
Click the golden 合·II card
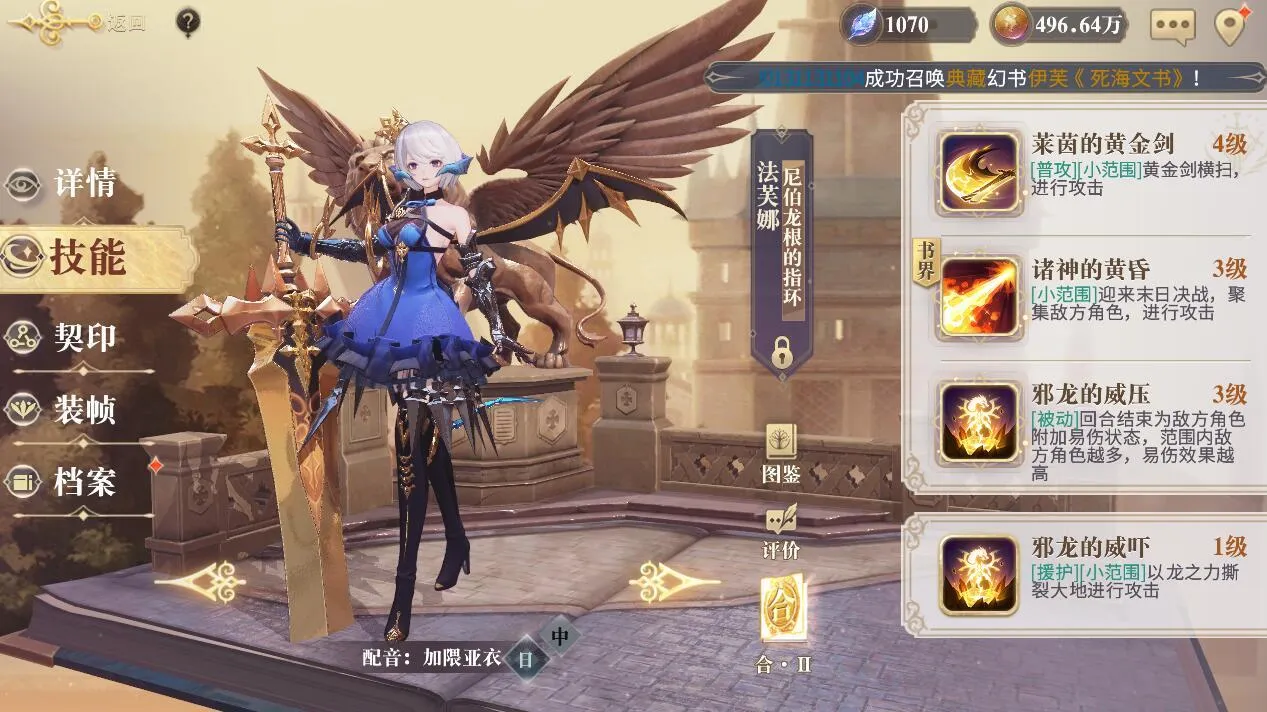coord(782,608)
